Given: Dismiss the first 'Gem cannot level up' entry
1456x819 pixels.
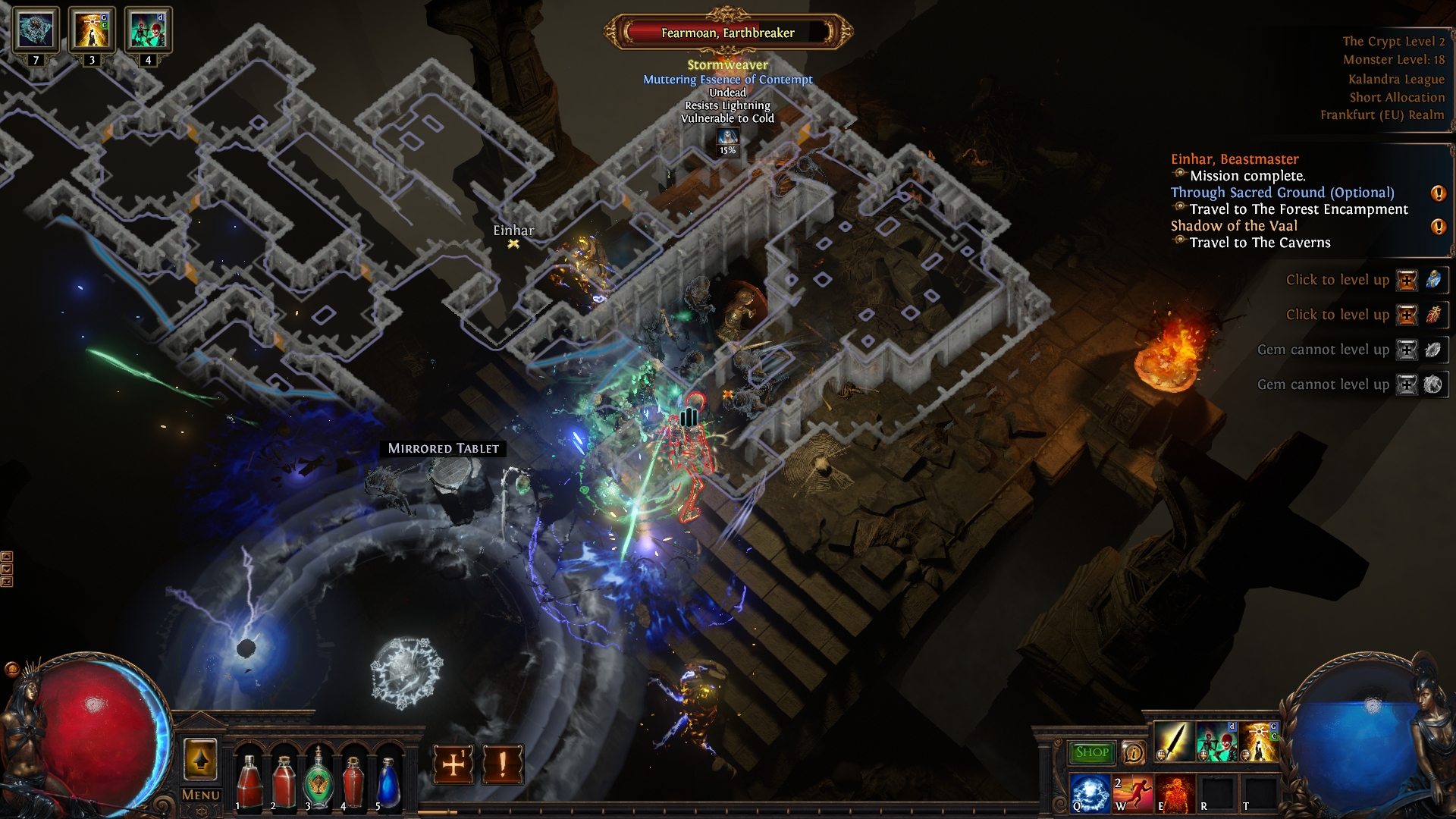Looking at the screenshot, I should (1407, 350).
